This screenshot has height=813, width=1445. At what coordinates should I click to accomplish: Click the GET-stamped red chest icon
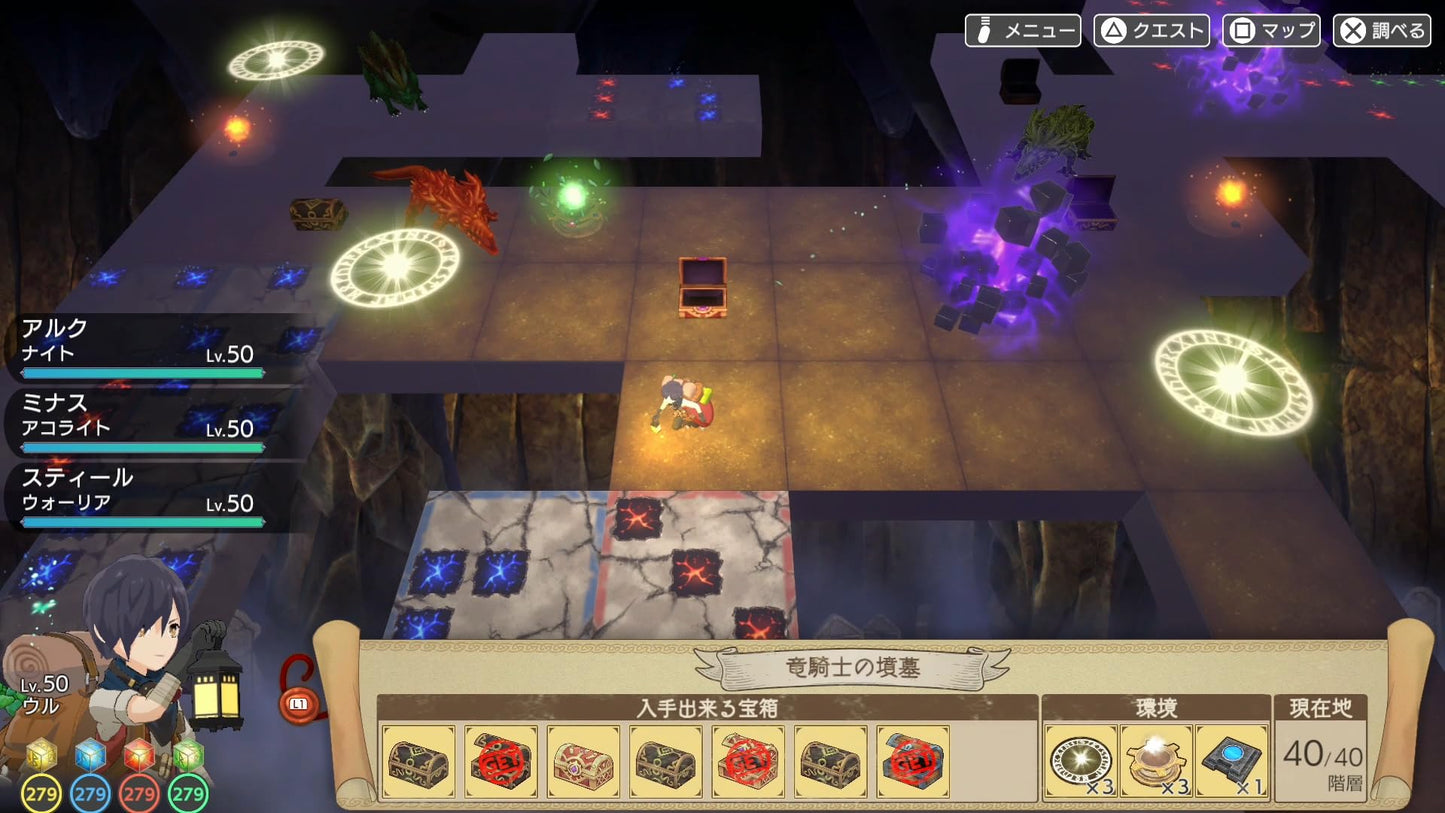coord(500,762)
